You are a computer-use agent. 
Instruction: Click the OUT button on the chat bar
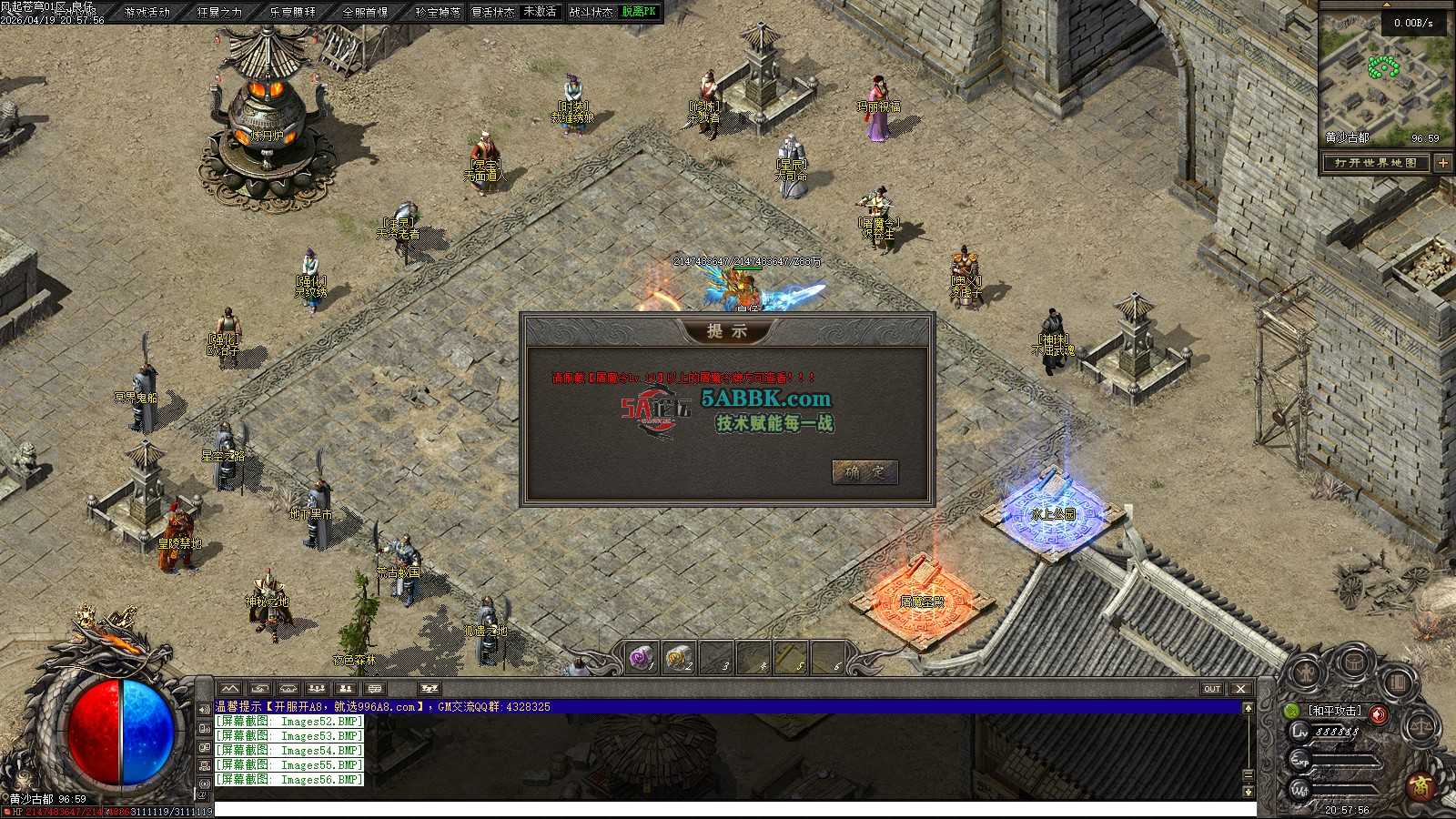pos(1212,689)
